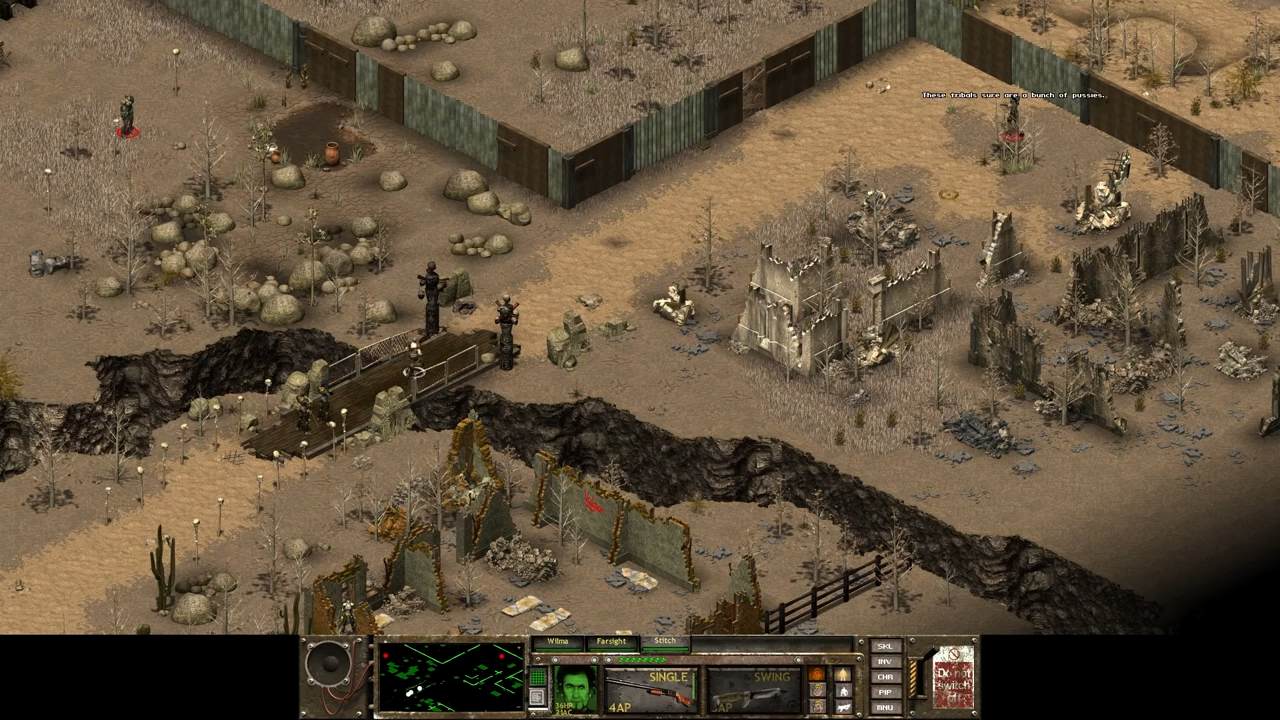Click the green radar minimap display
This screenshot has height=720, width=1280.
[x=451, y=677]
